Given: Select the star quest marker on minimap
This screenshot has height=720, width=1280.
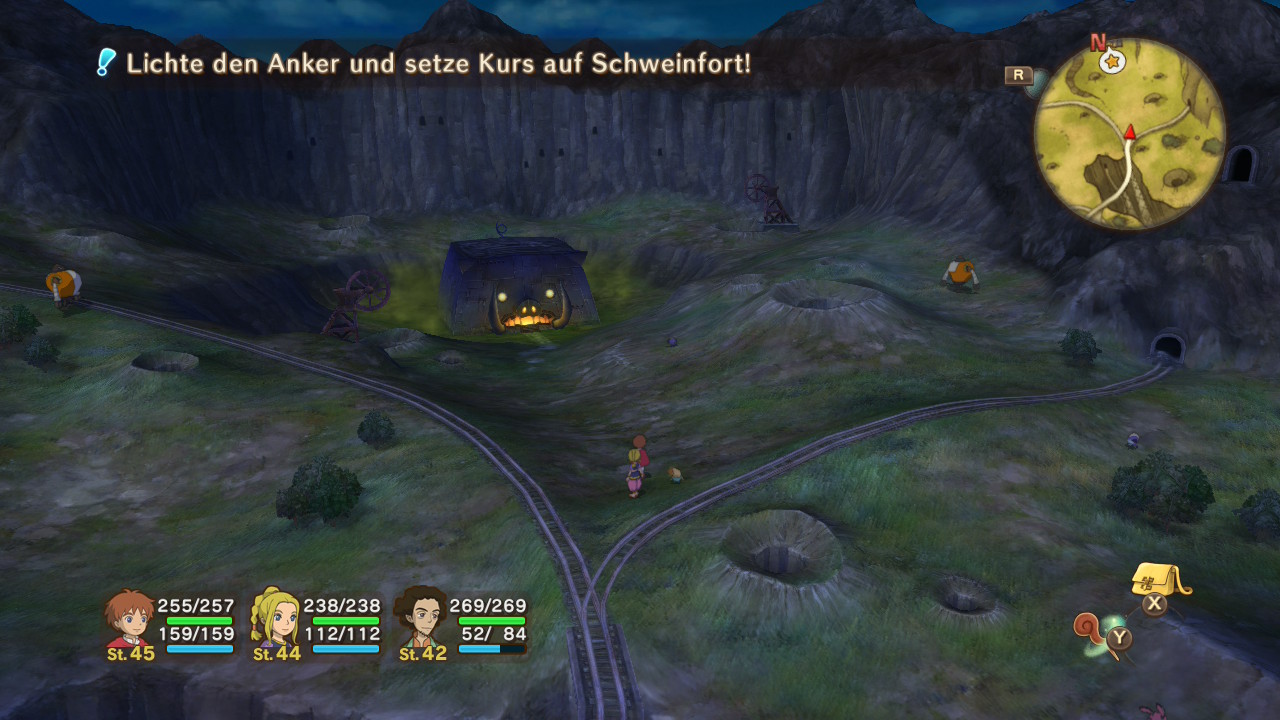Looking at the screenshot, I should [x=1111, y=62].
